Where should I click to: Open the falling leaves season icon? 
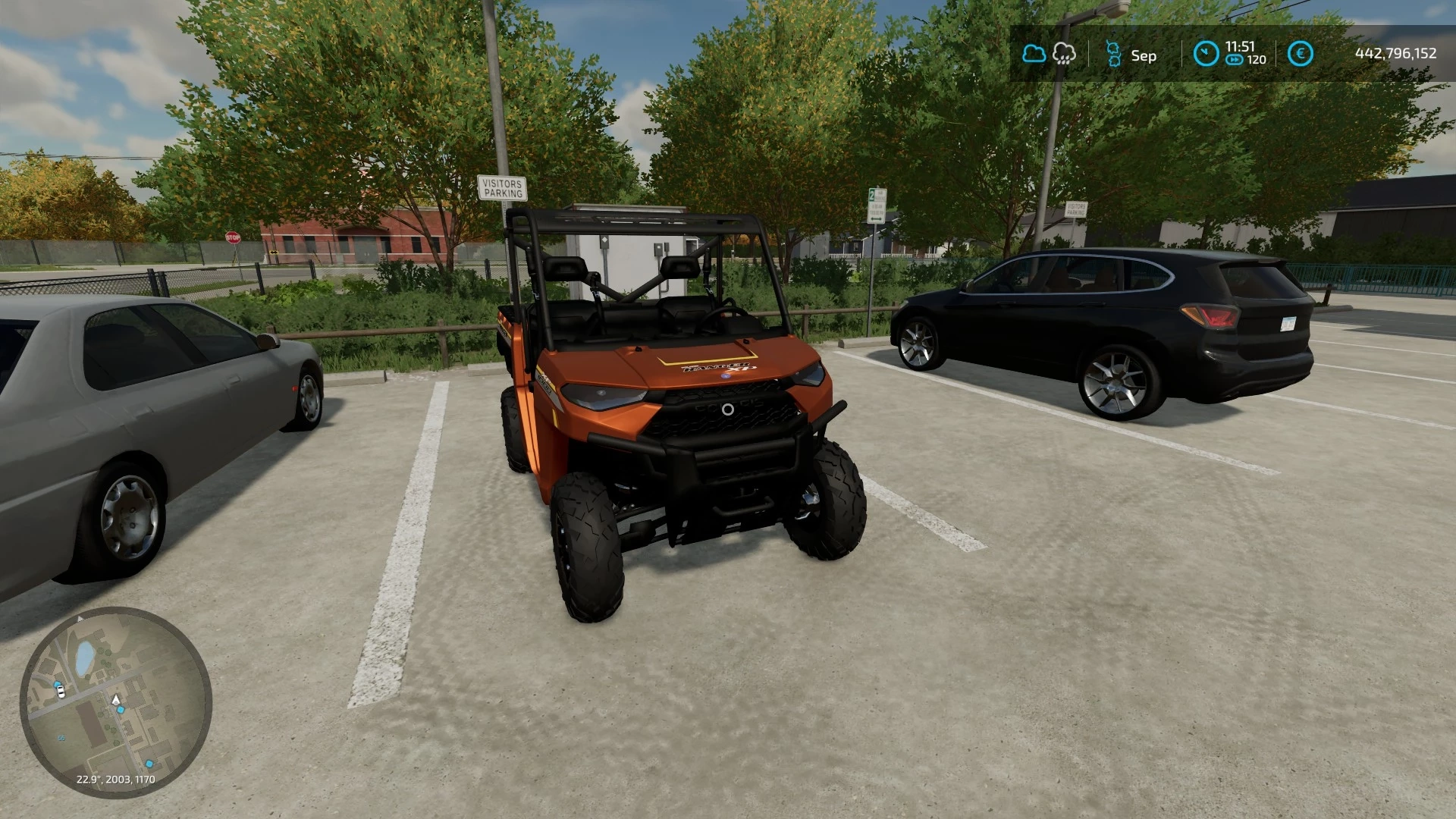[1113, 53]
